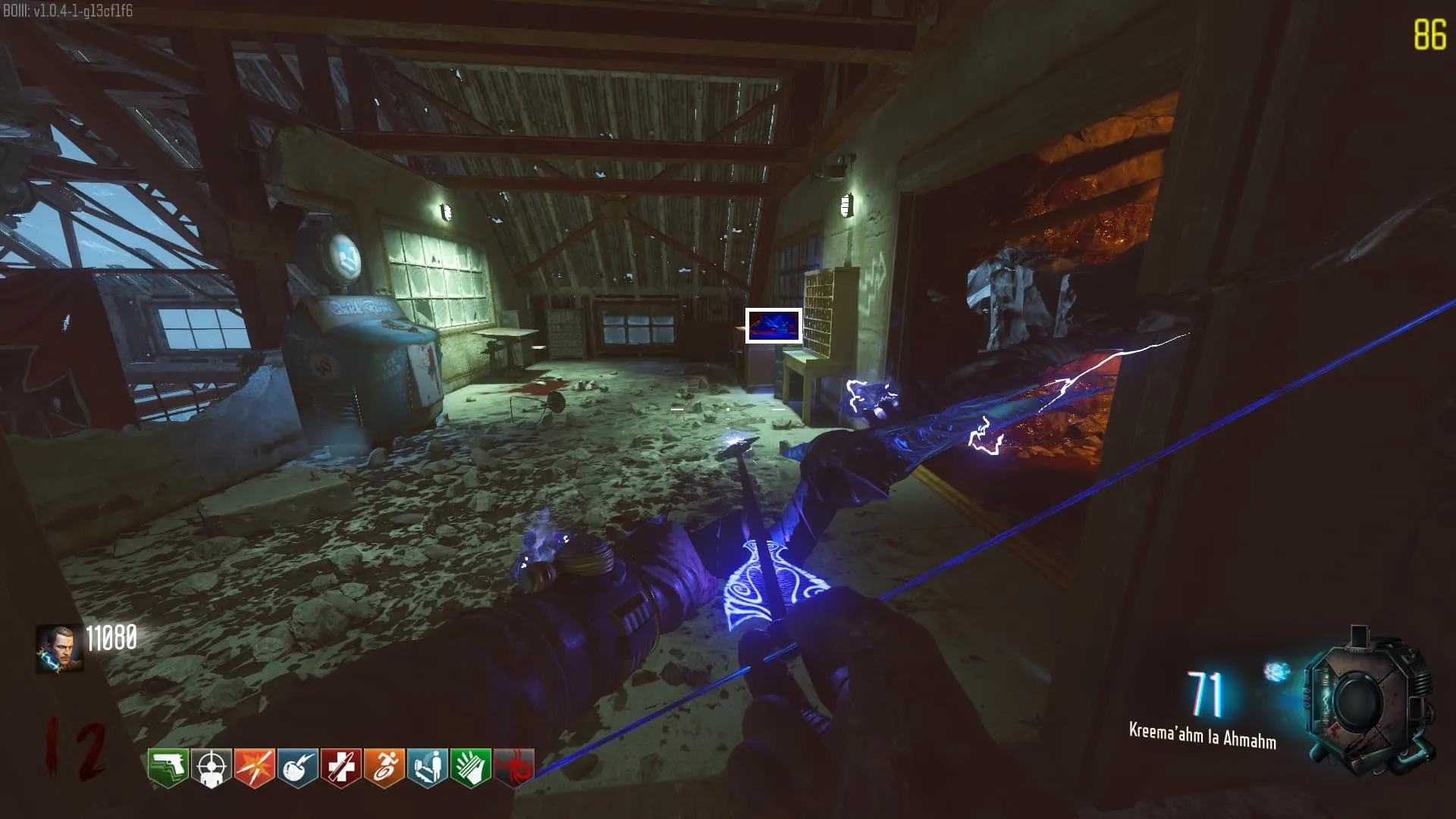The width and height of the screenshot is (1456, 819).
Task: Click the red cross and bullet perk icon
Action: click(x=340, y=768)
